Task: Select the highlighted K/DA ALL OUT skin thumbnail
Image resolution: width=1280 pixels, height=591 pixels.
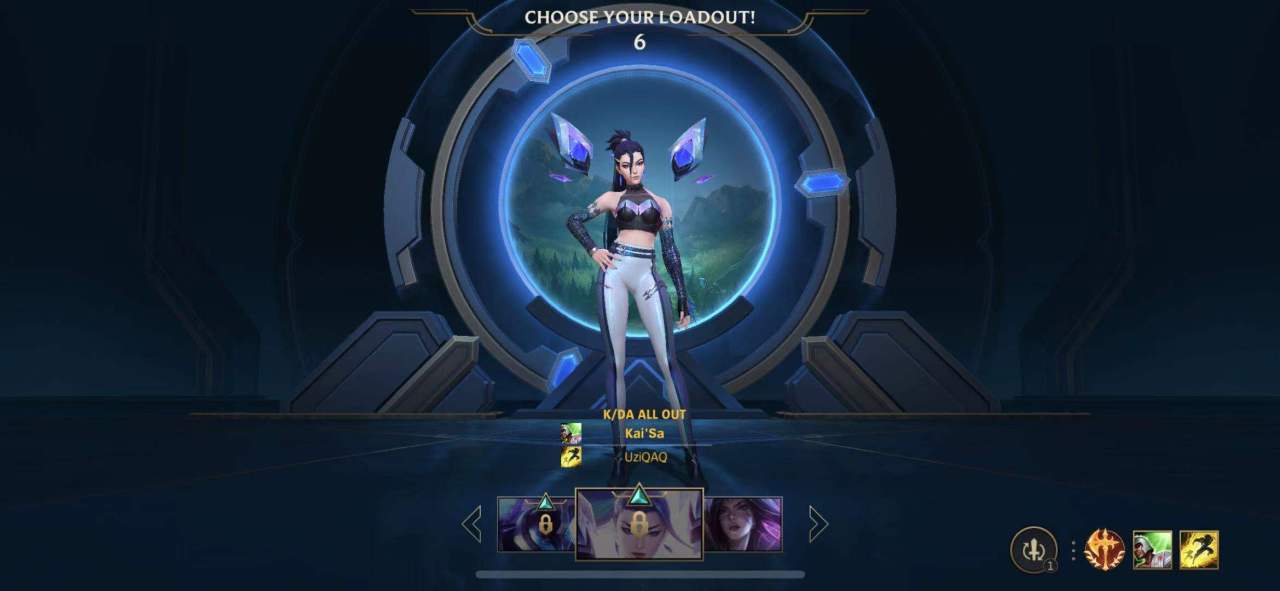Action: 639,524
